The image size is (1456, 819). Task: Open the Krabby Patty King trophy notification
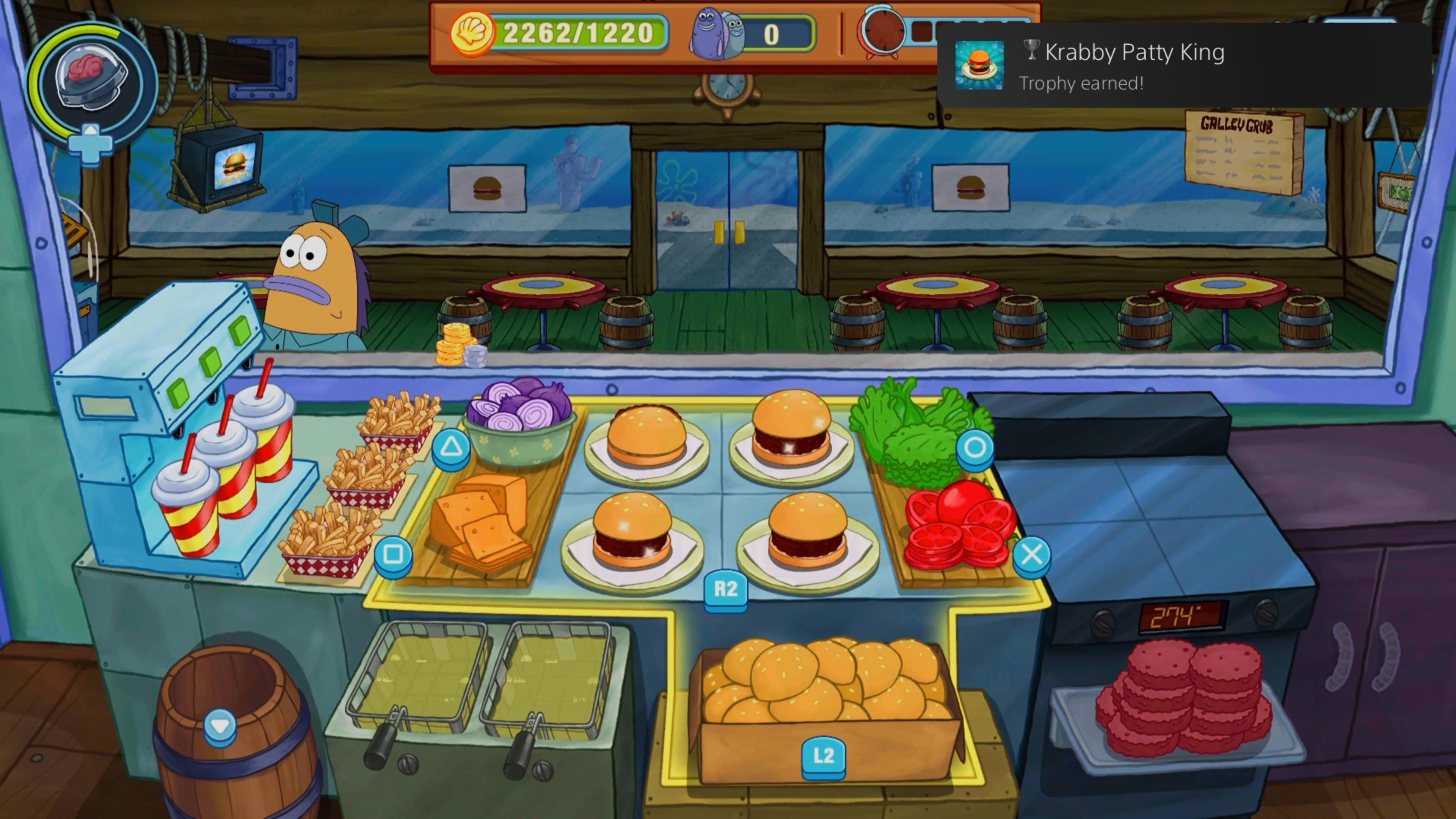(x=1184, y=66)
